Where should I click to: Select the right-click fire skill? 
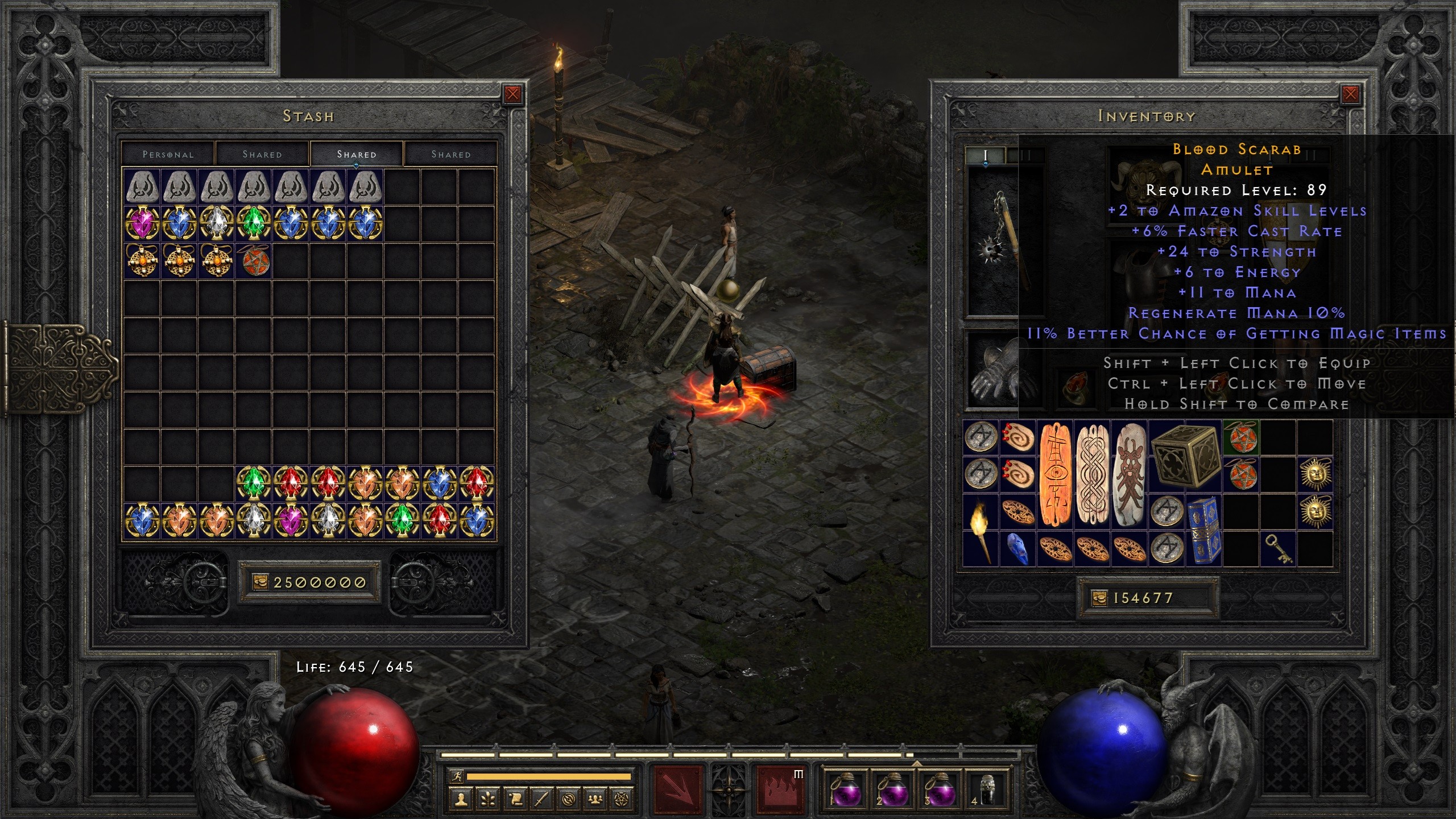point(780,790)
